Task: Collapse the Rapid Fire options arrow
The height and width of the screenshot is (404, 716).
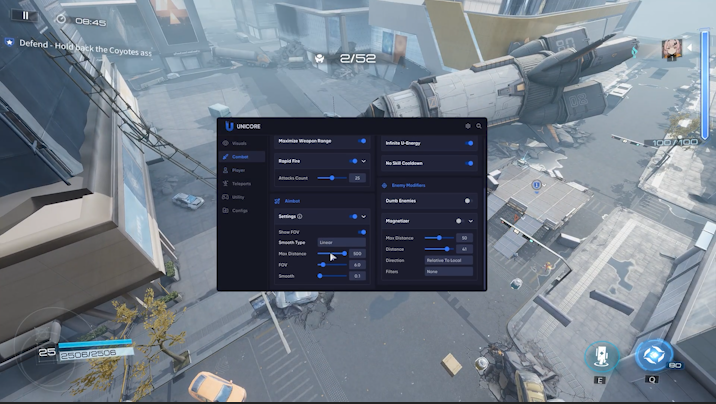Action: click(x=364, y=160)
